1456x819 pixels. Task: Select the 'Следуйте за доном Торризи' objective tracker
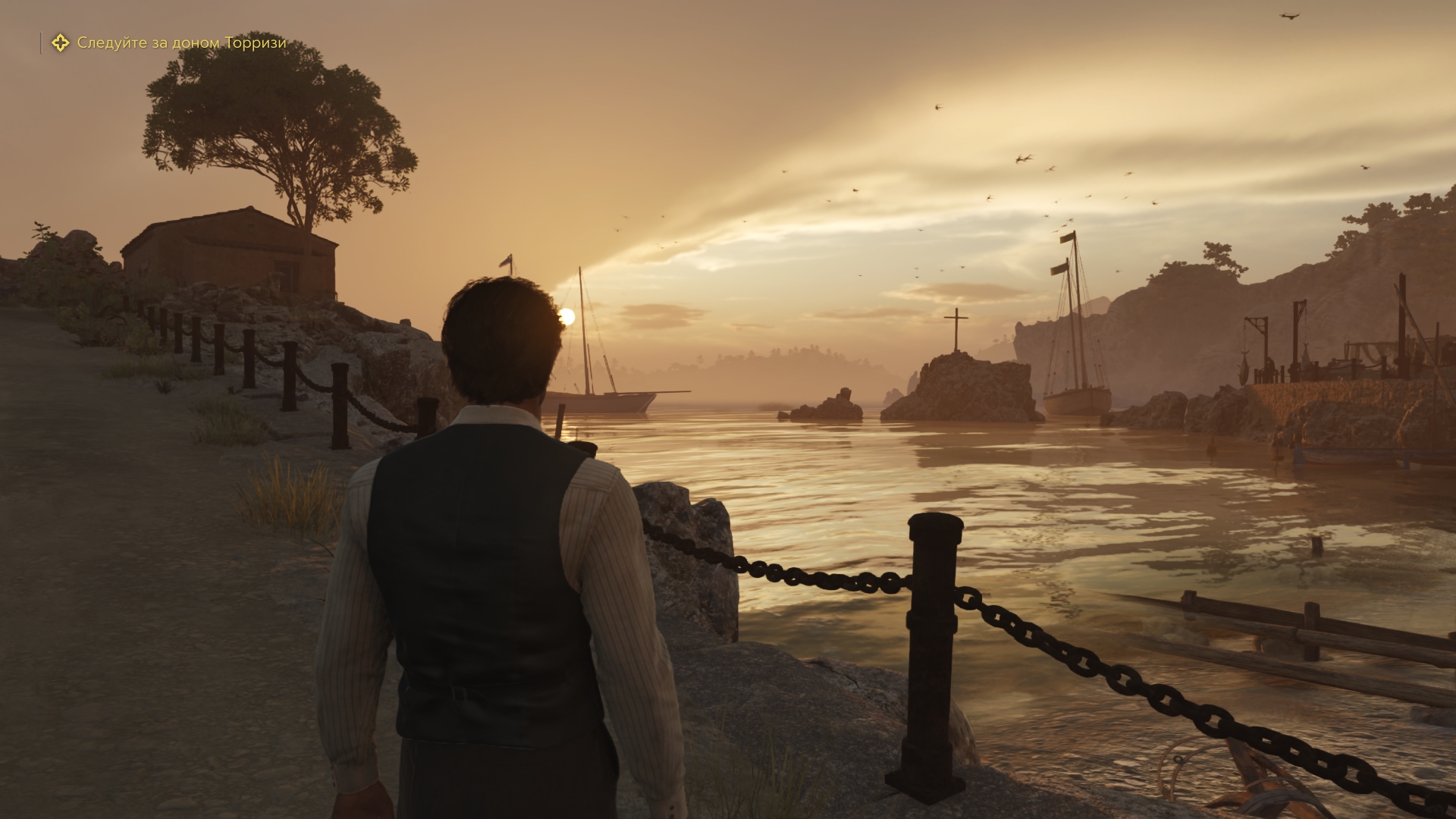(182, 43)
